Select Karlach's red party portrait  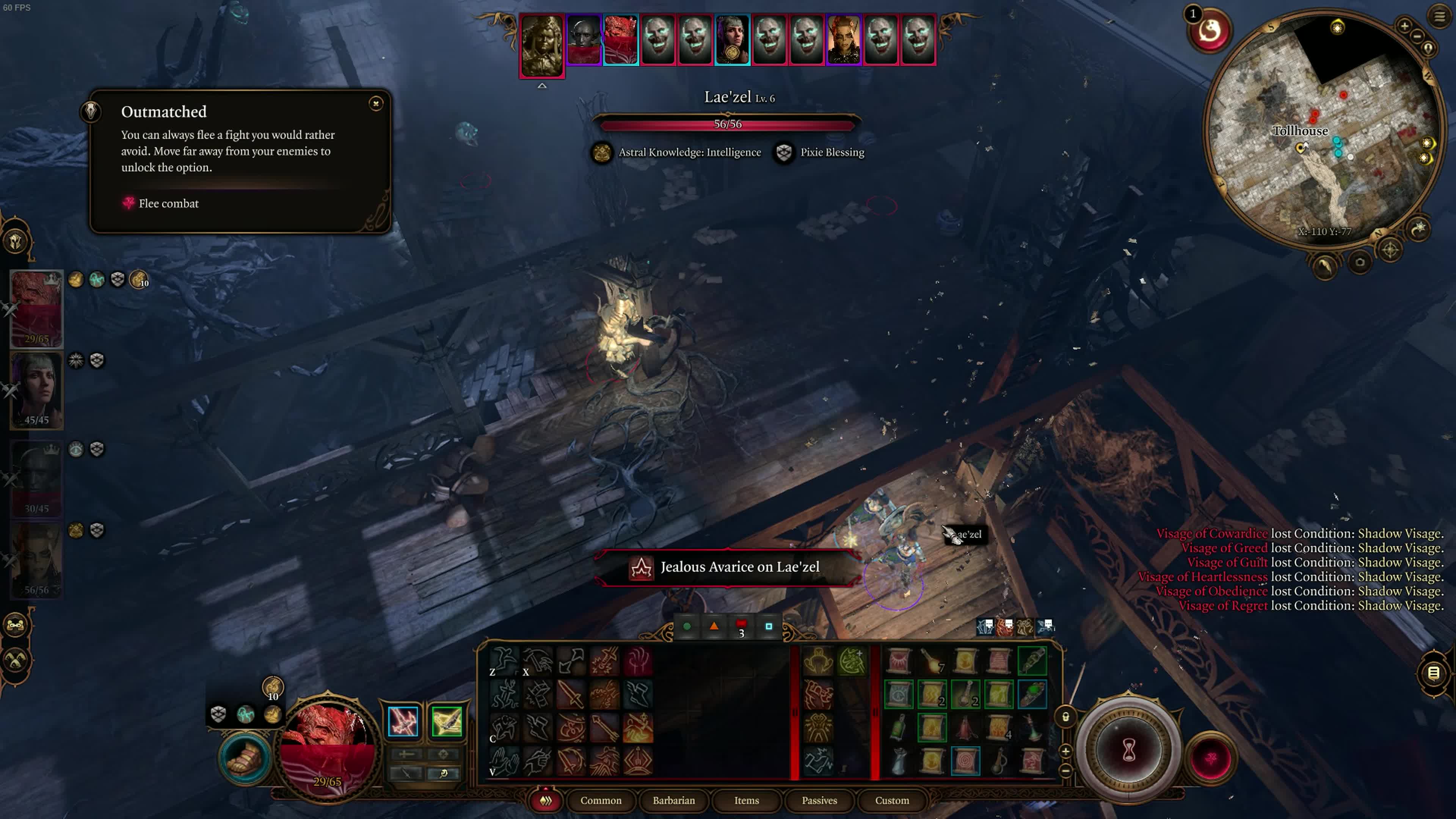(37, 308)
